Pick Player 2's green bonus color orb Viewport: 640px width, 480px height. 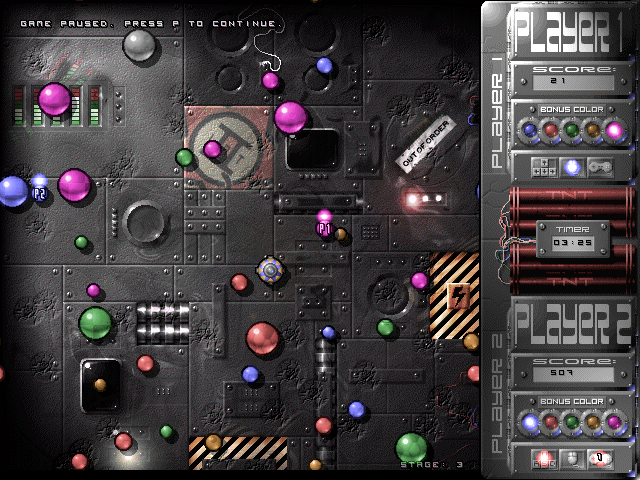coord(572,422)
